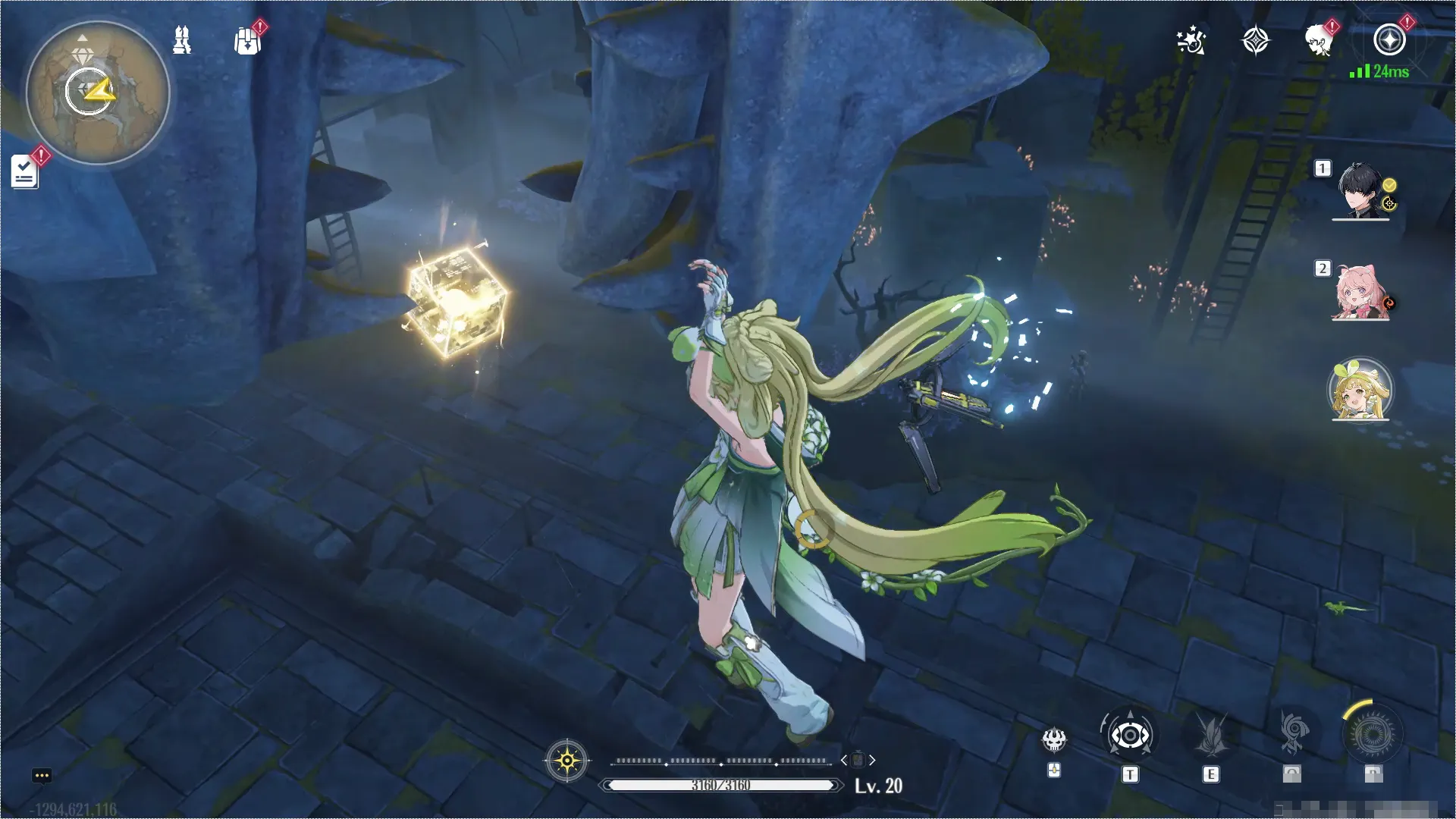Activate the spiked-ring ultimate ability
This screenshot has width=1456, height=819.
click(1373, 733)
